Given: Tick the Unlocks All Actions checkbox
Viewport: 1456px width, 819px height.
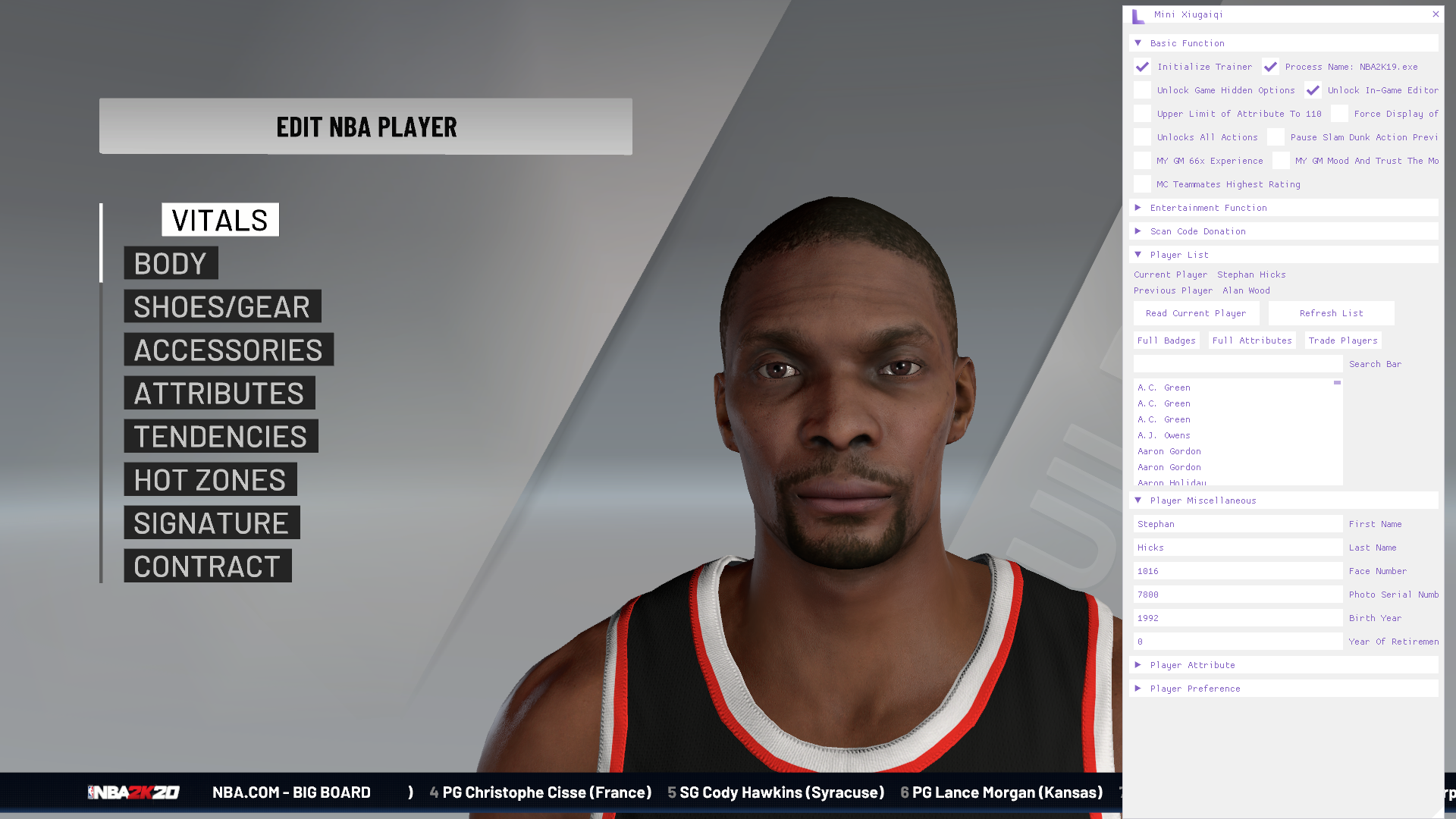Looking at the screenshot, I should point(1143,137).
